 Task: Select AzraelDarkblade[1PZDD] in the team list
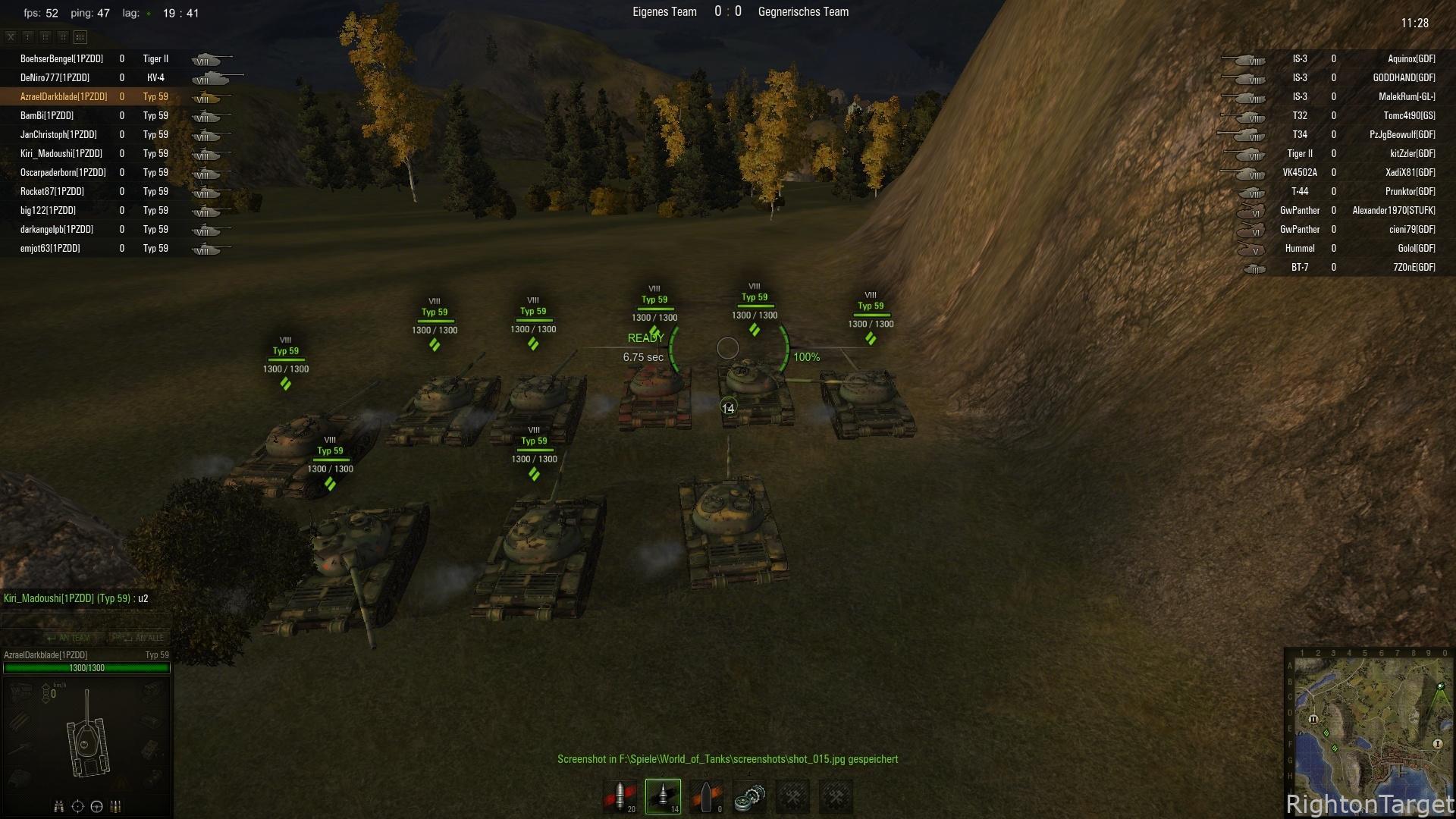(64, 97)
